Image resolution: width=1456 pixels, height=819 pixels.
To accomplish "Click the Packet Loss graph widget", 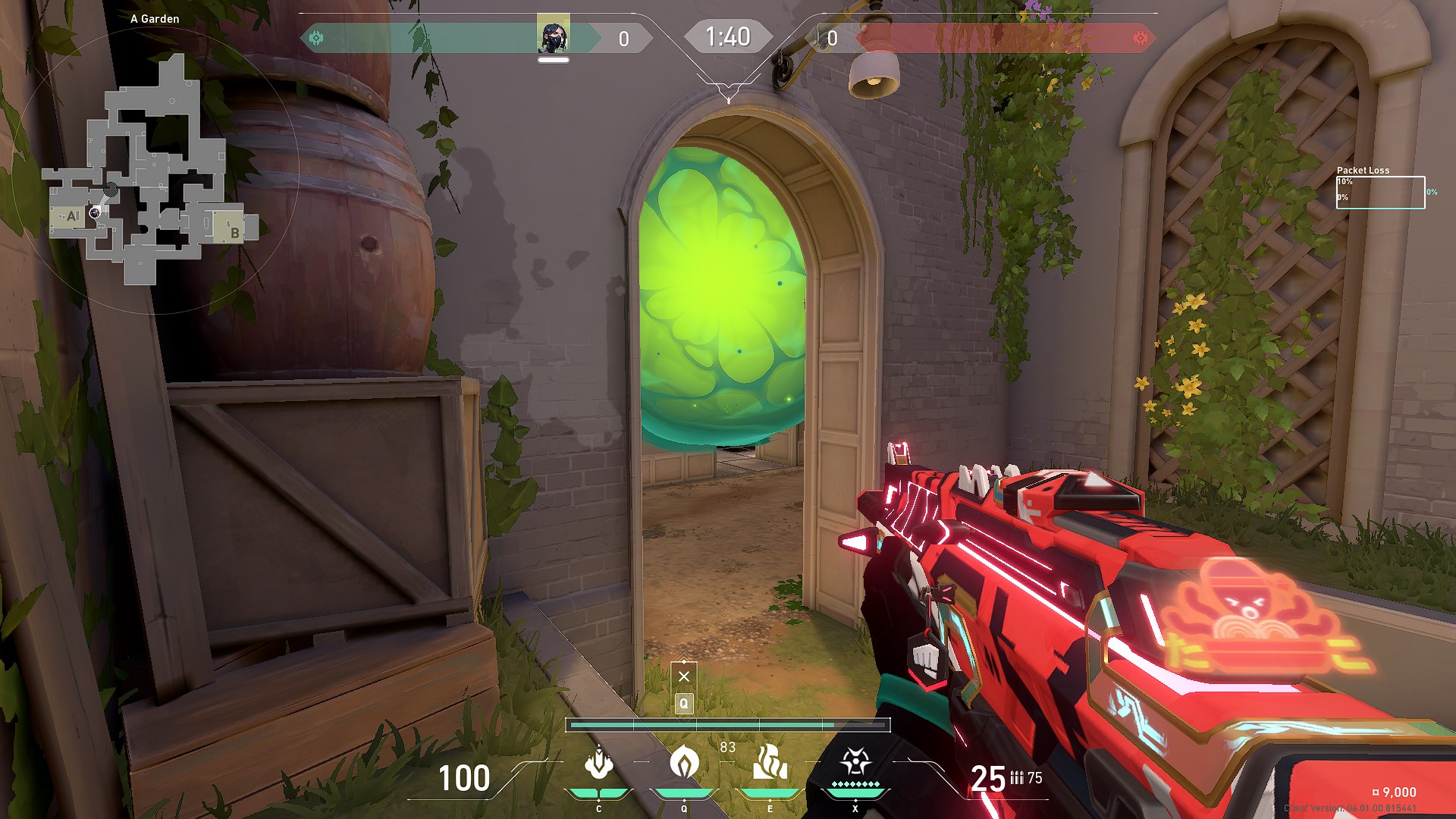I will click(1380, 192).
